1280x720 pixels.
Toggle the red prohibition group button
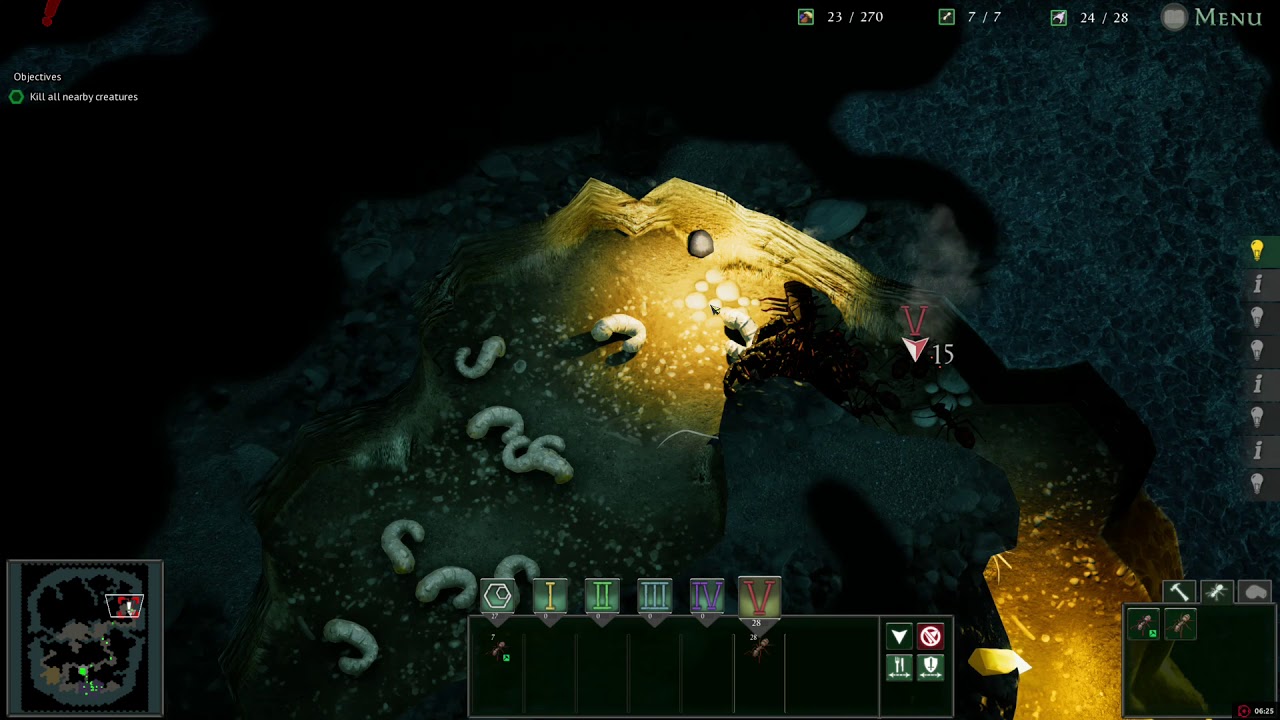[931, 637]
